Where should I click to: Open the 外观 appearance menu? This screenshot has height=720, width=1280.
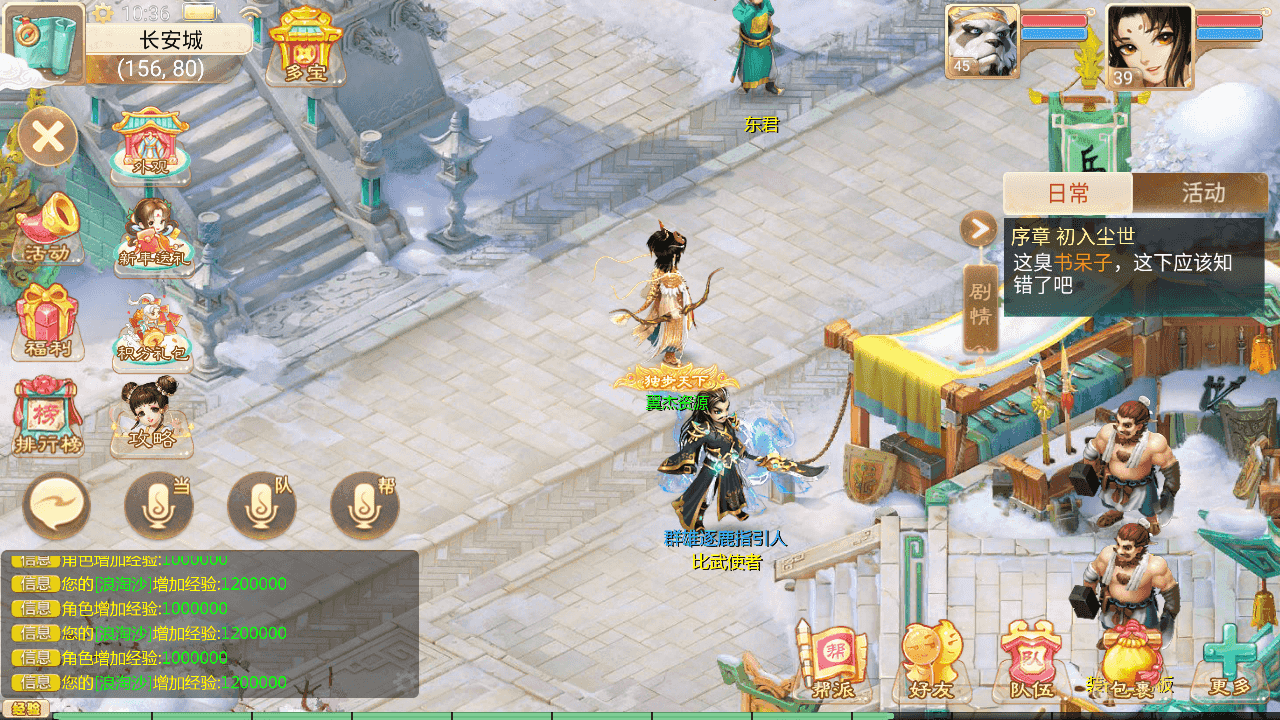click(150, 145)
